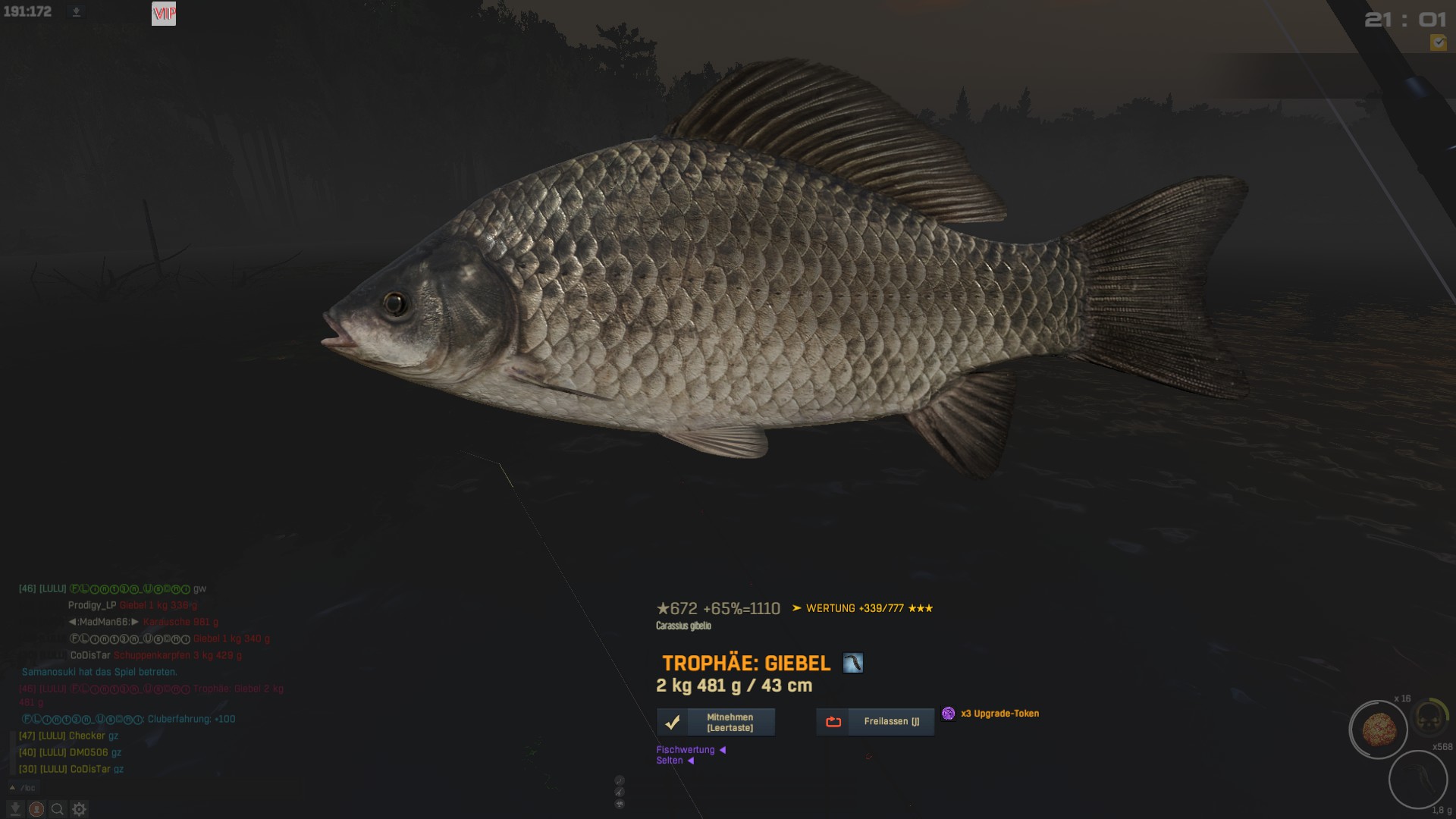Open settings via the gear icon
Screen dimensions: 1456x819
pos(79,809)
